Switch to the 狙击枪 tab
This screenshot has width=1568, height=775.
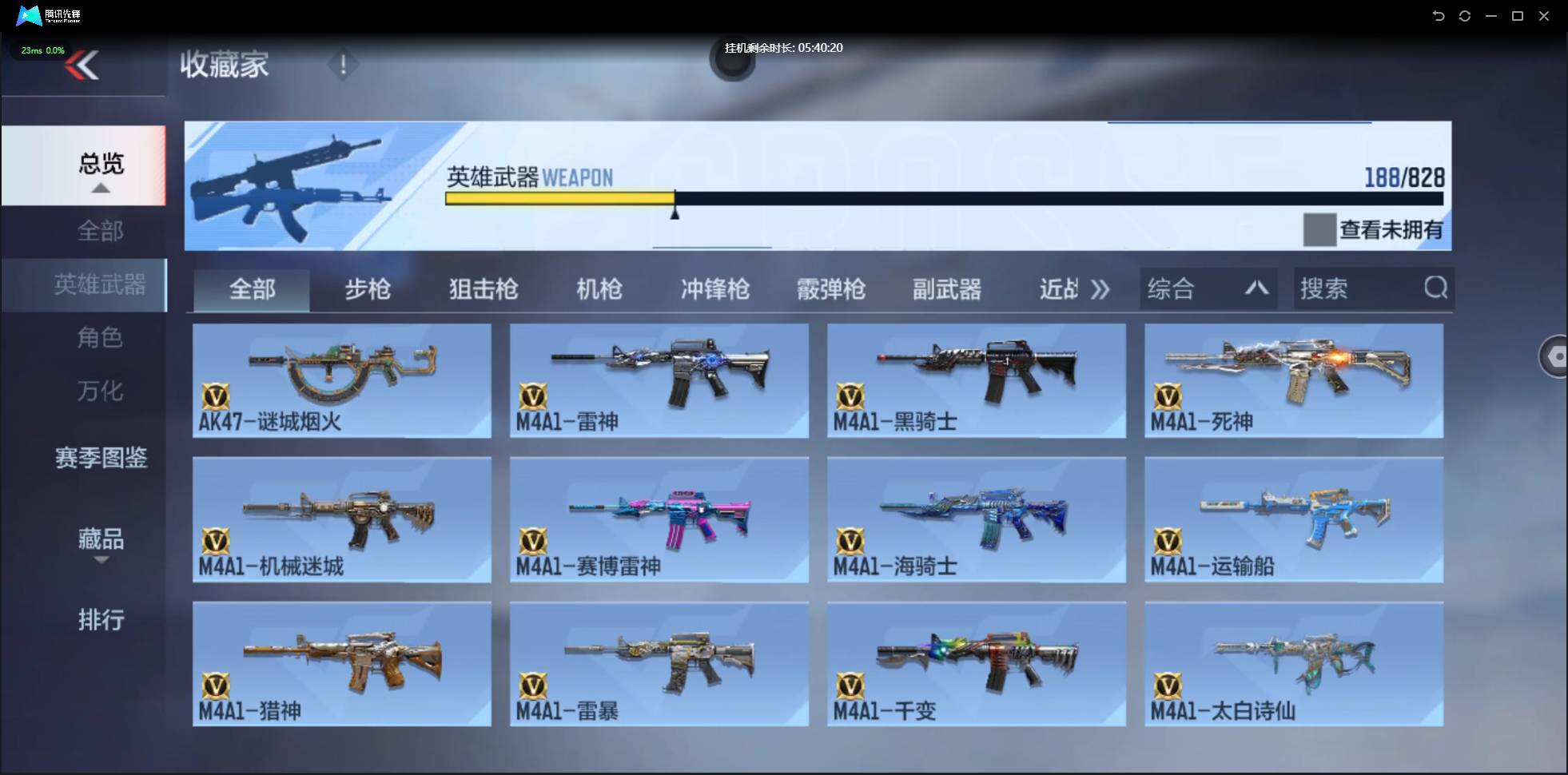click(482, 289)
